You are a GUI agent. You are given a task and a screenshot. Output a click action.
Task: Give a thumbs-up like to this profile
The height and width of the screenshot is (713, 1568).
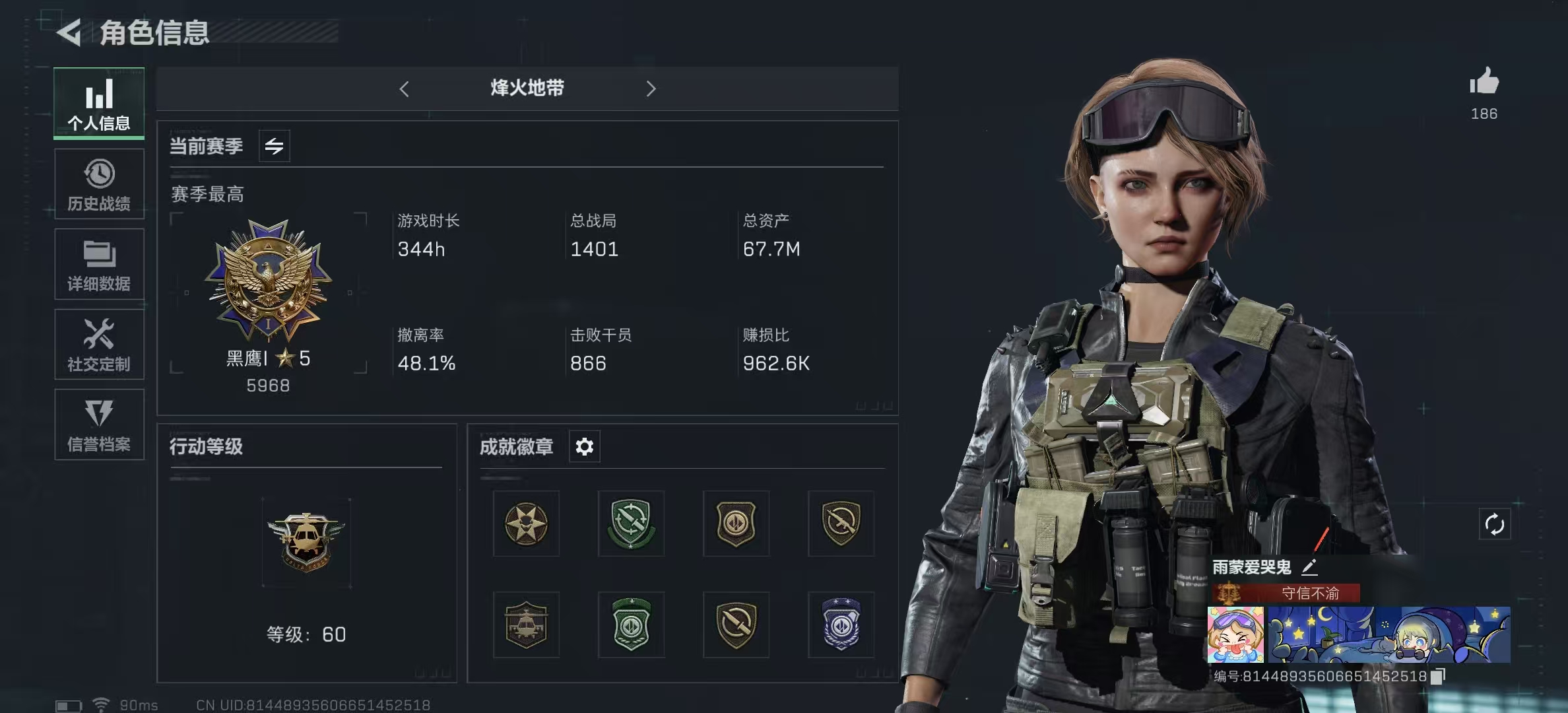click(x=1484, y=83)
